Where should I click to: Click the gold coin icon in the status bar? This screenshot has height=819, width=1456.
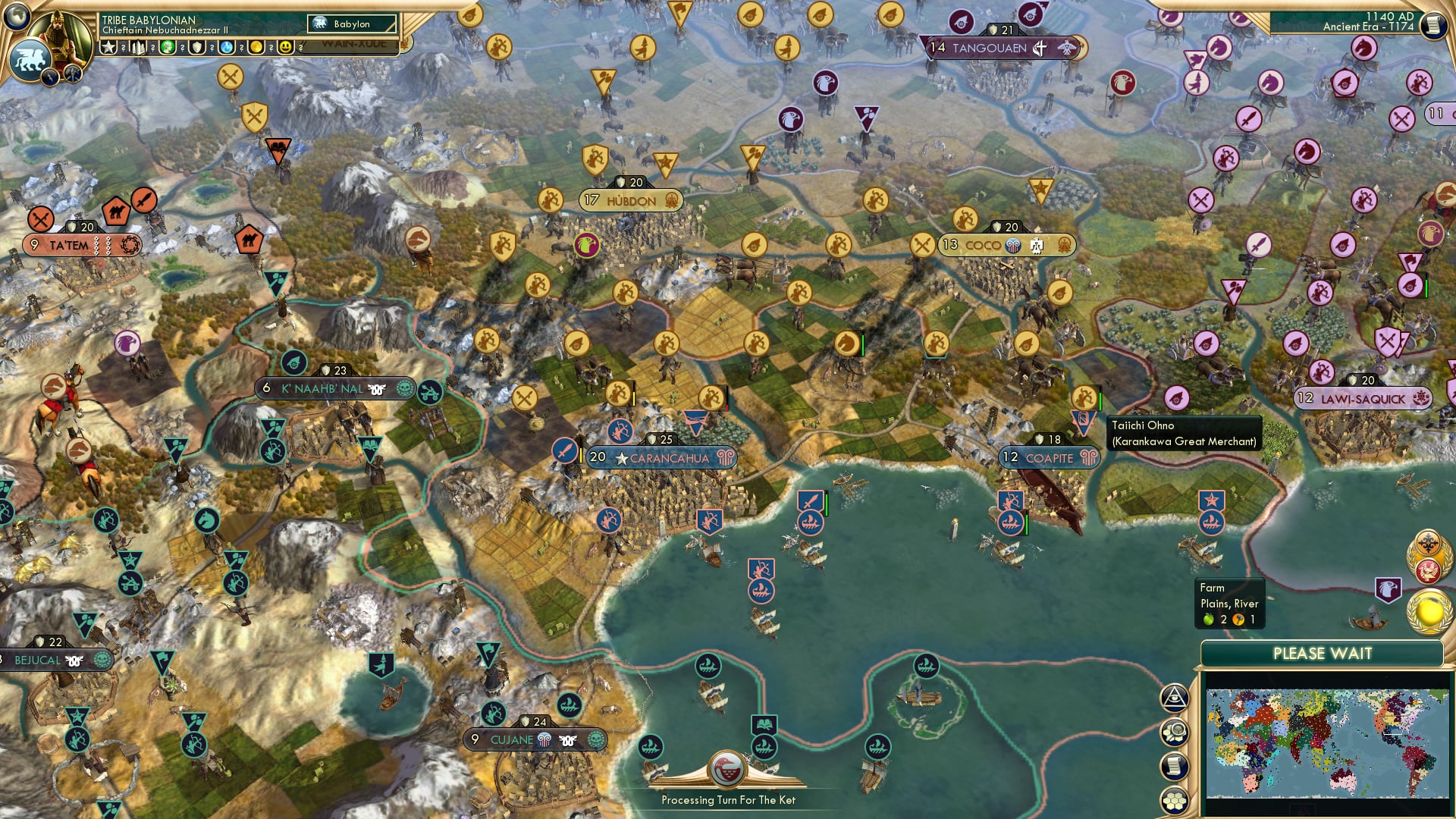click(x=258, y=47)
